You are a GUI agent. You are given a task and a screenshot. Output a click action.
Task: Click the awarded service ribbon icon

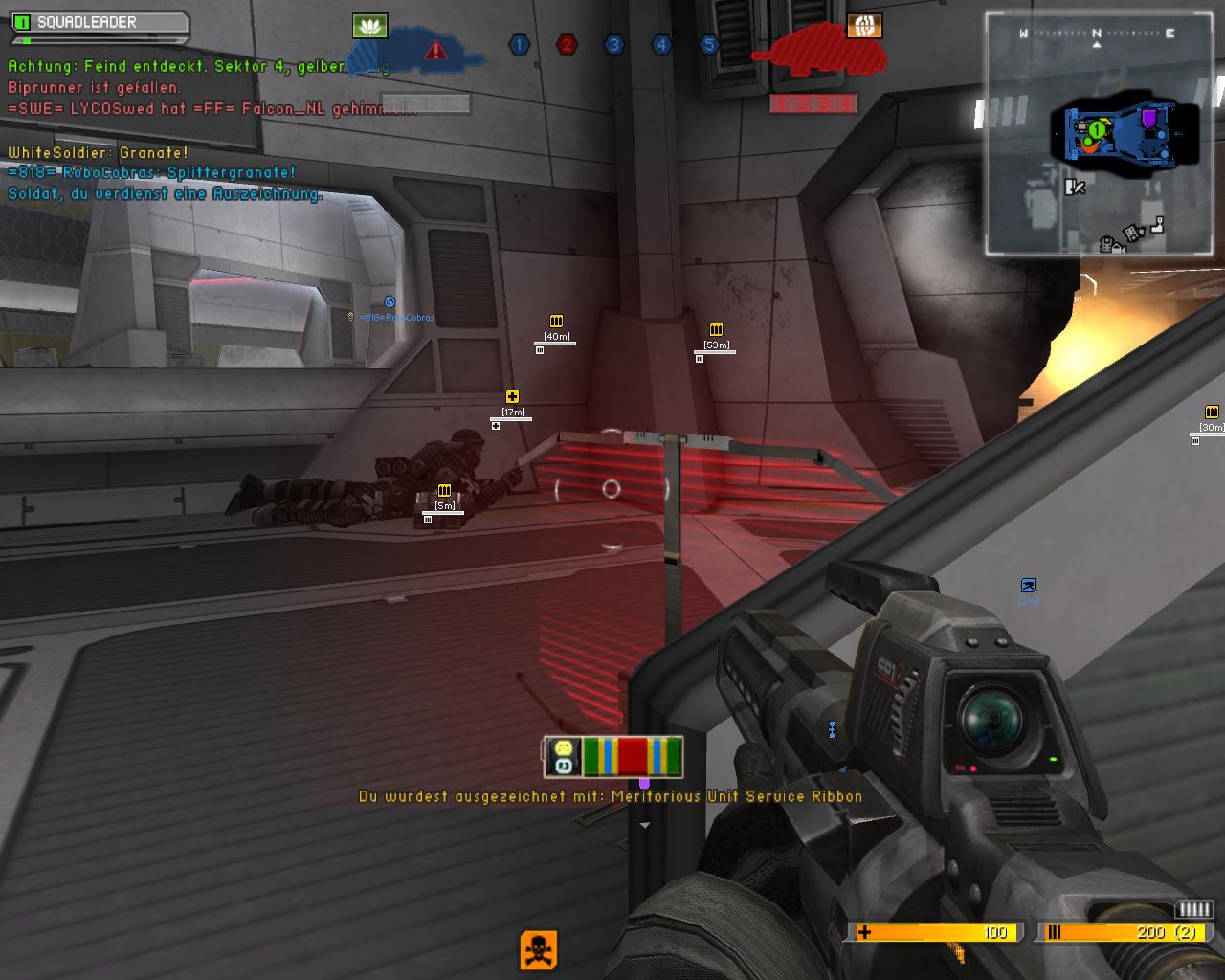click(633, 756)
